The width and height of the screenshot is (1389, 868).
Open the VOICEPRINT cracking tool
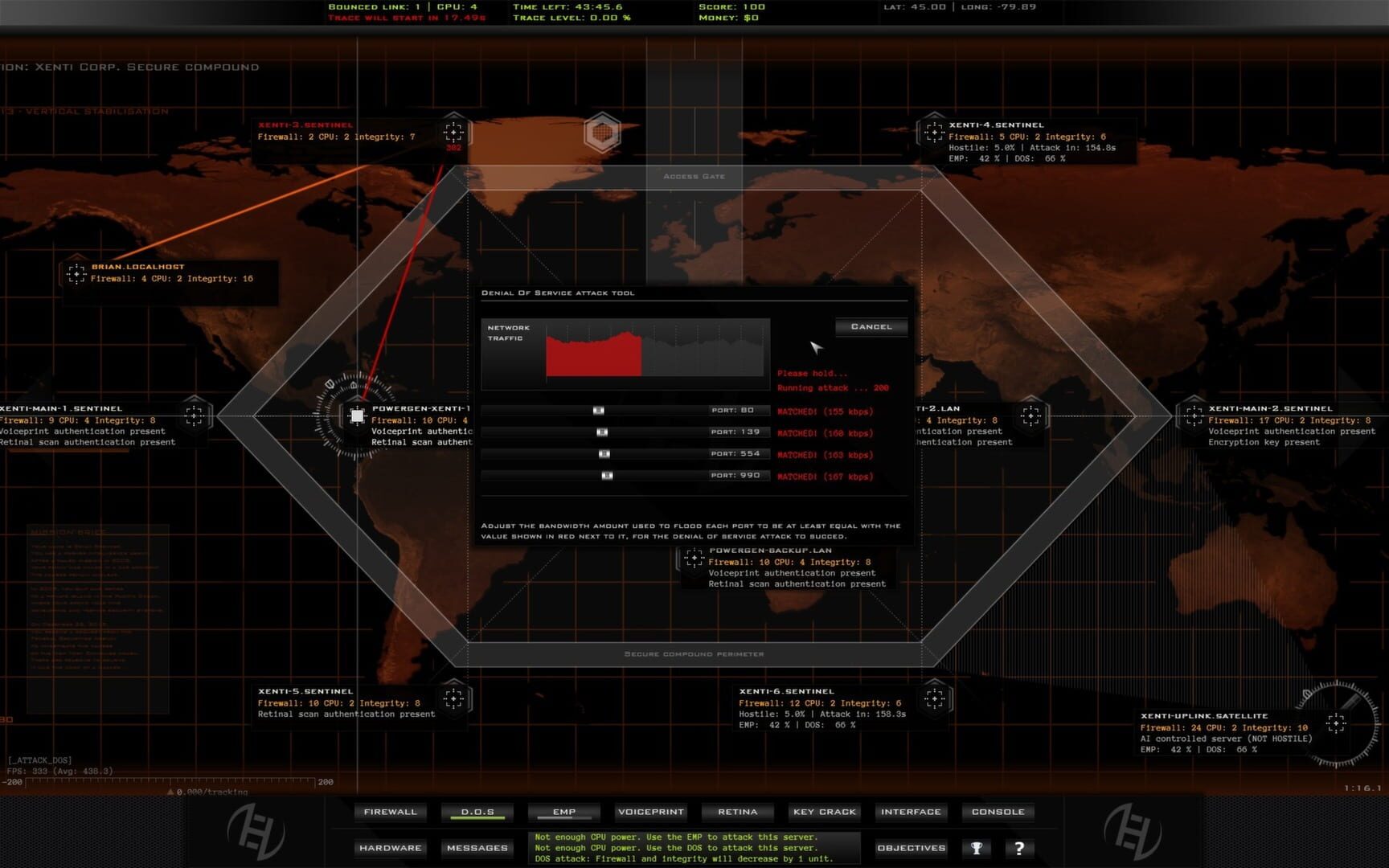coord(650,812)
